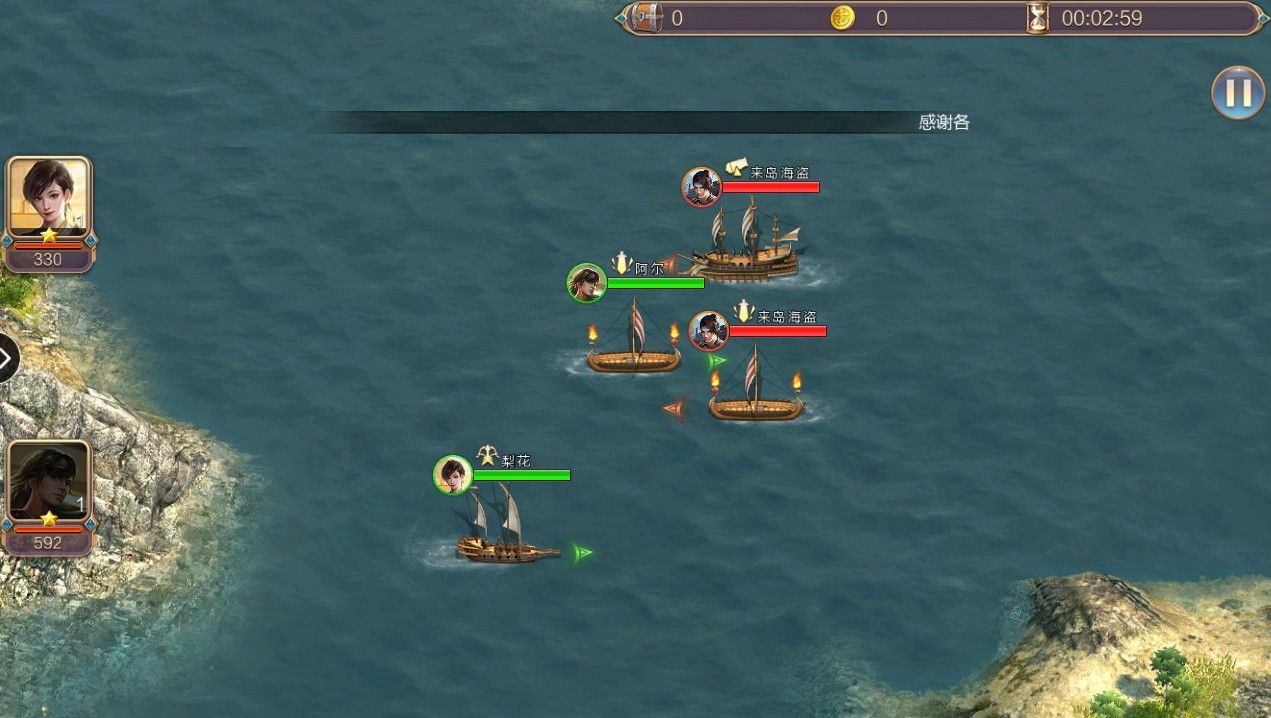Select the allied ship portrait labeled 阿尔
1271x718 pixels.
587,283
